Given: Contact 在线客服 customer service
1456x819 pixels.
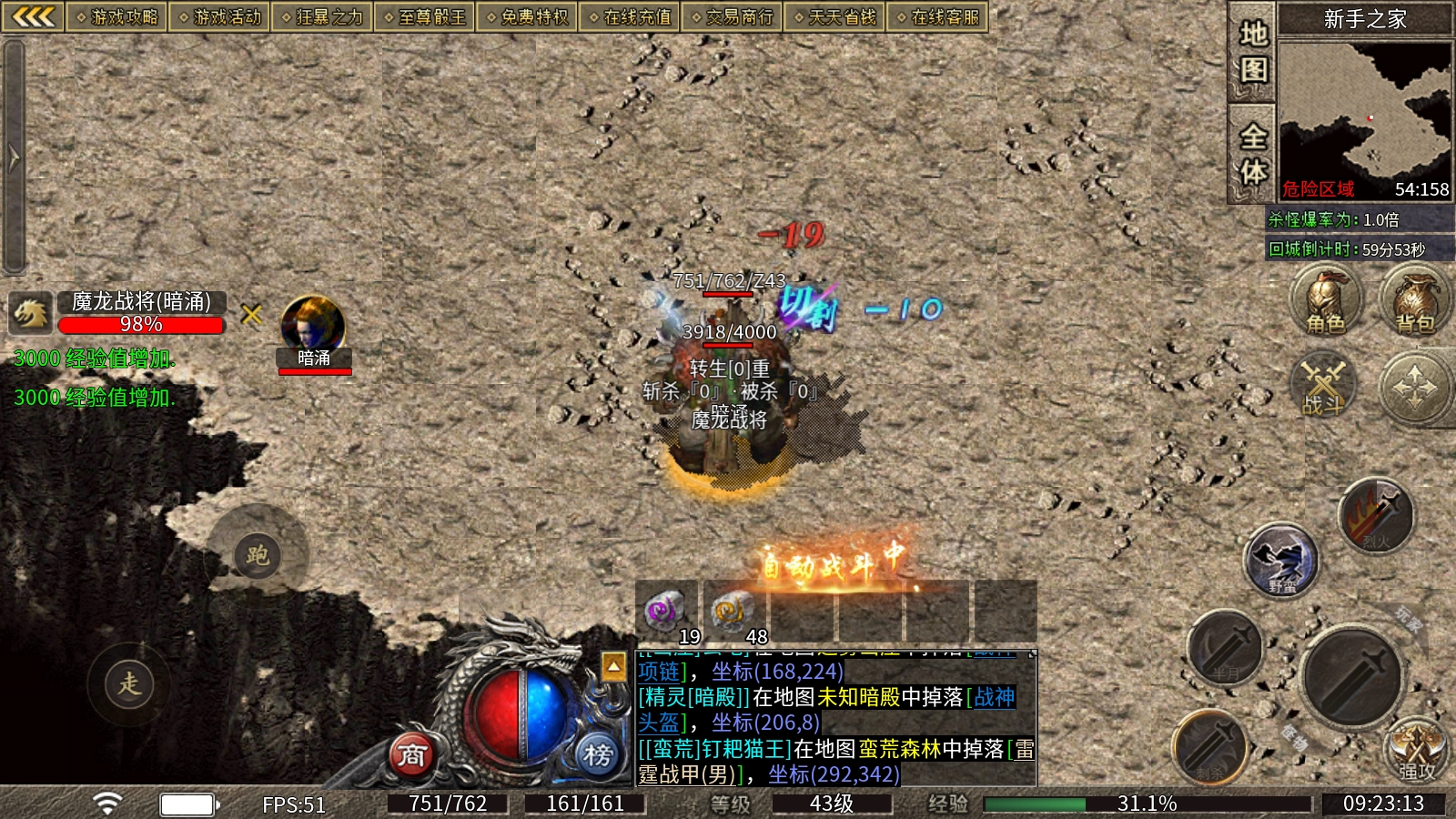Looking at the screenshot, I should [937, 17].
